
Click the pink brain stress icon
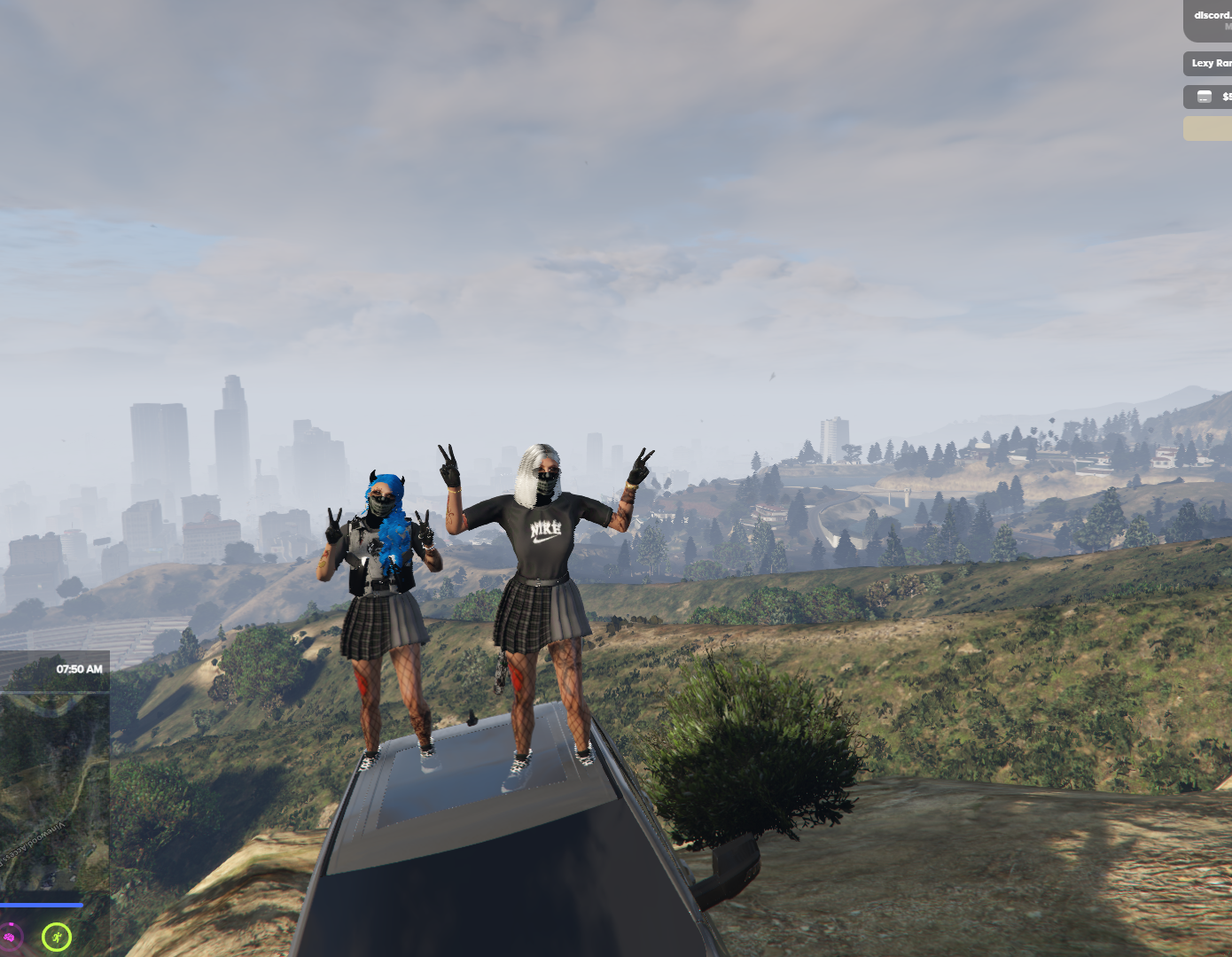coord(10,937)
